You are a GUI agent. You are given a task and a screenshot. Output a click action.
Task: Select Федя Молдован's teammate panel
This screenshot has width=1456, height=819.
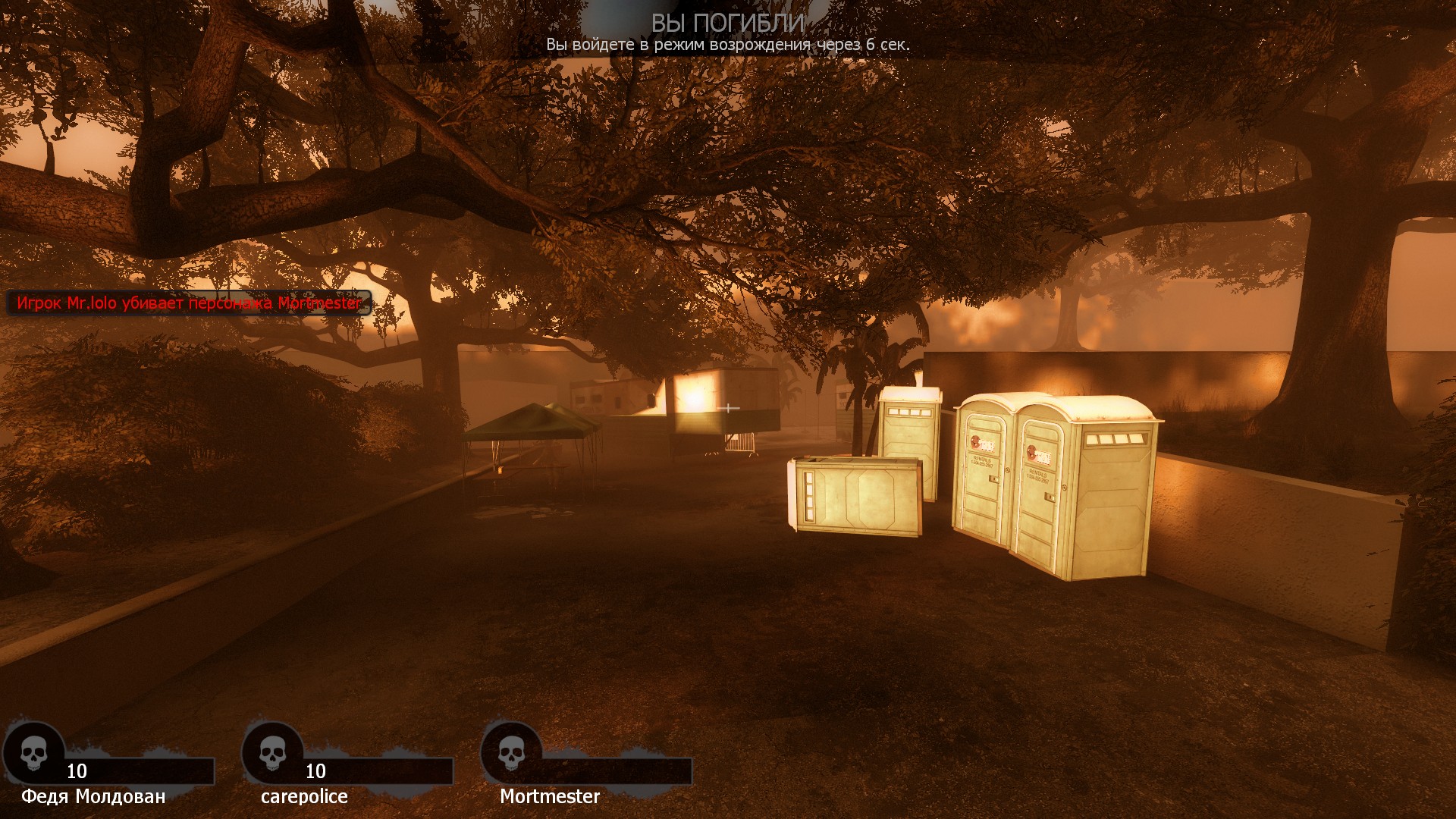(x=108, y=767)
